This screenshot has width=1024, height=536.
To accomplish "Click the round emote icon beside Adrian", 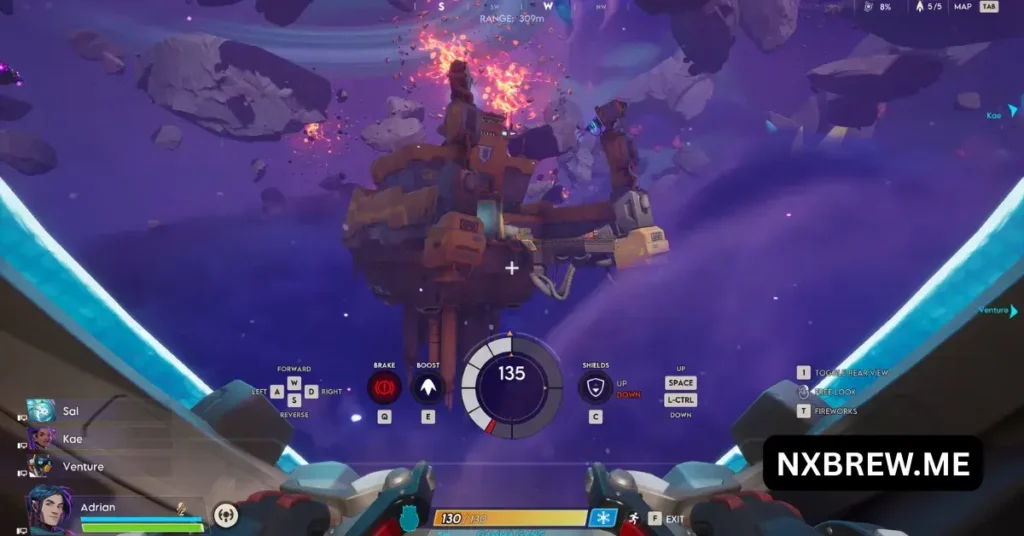I will 226,515.
